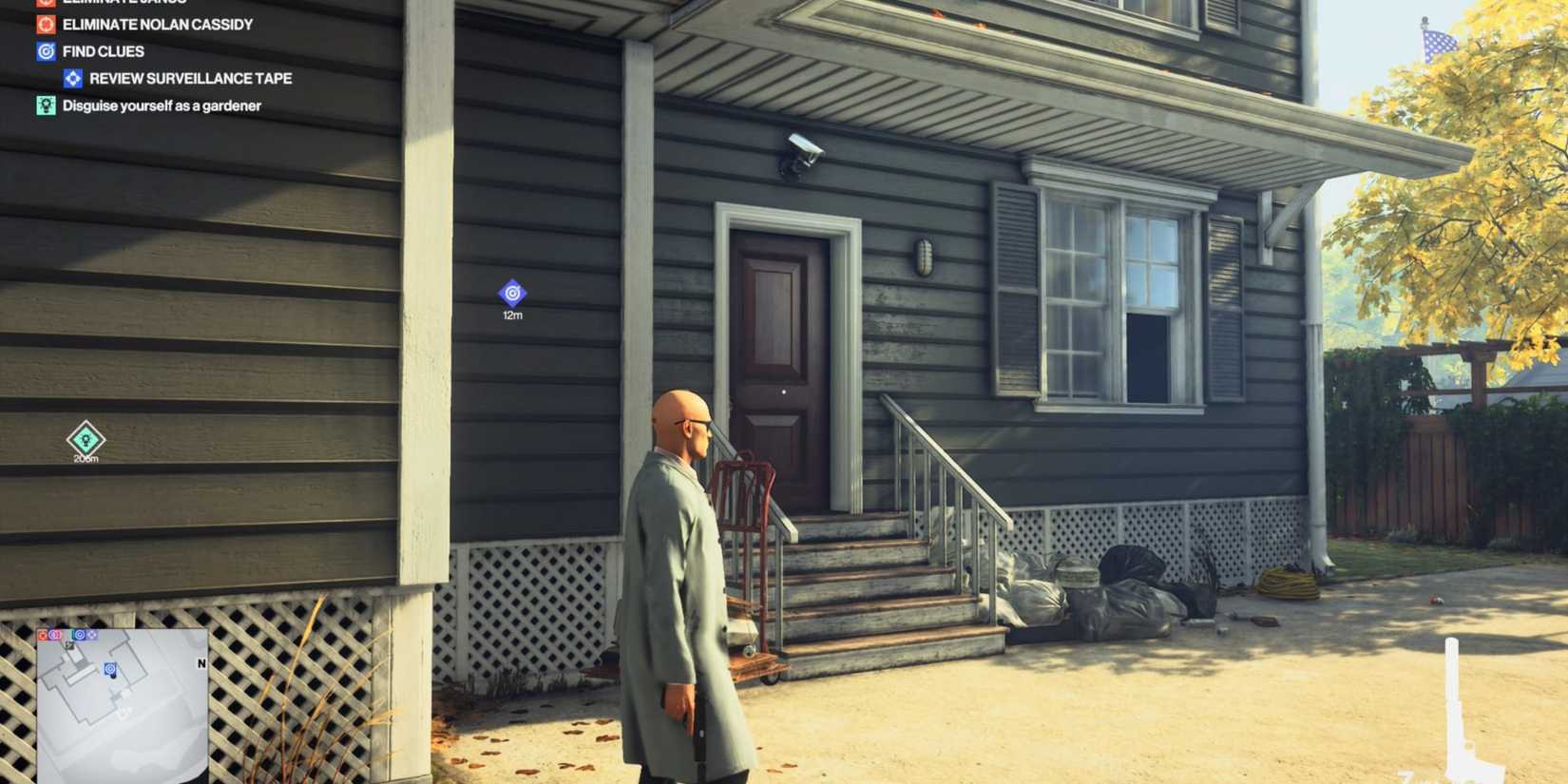Click the surveillance gear icon on the minimap

point(91,634)
